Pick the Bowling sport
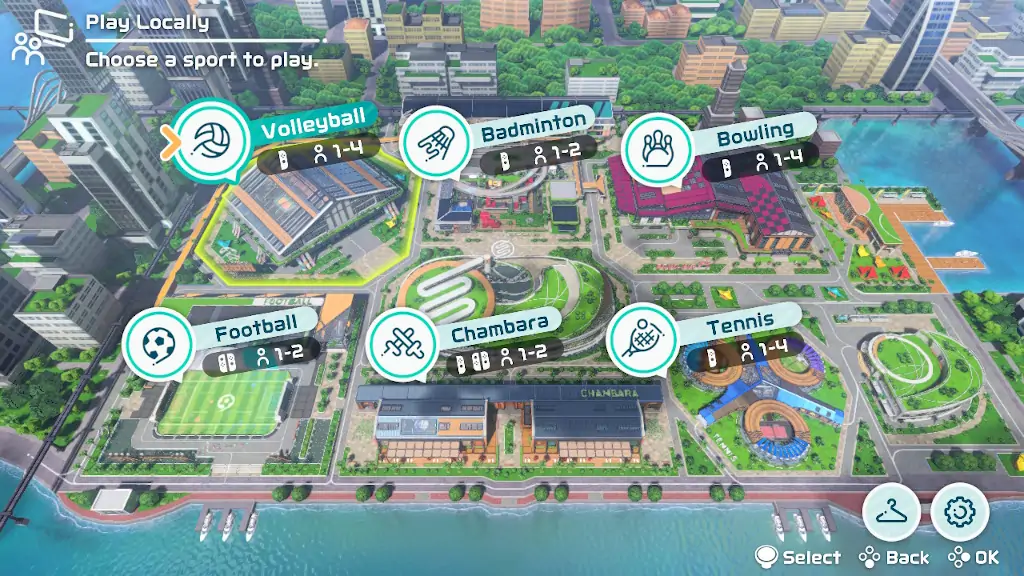Image resolution: width=1024 pixels, height=576 pixels. [658, 148]
